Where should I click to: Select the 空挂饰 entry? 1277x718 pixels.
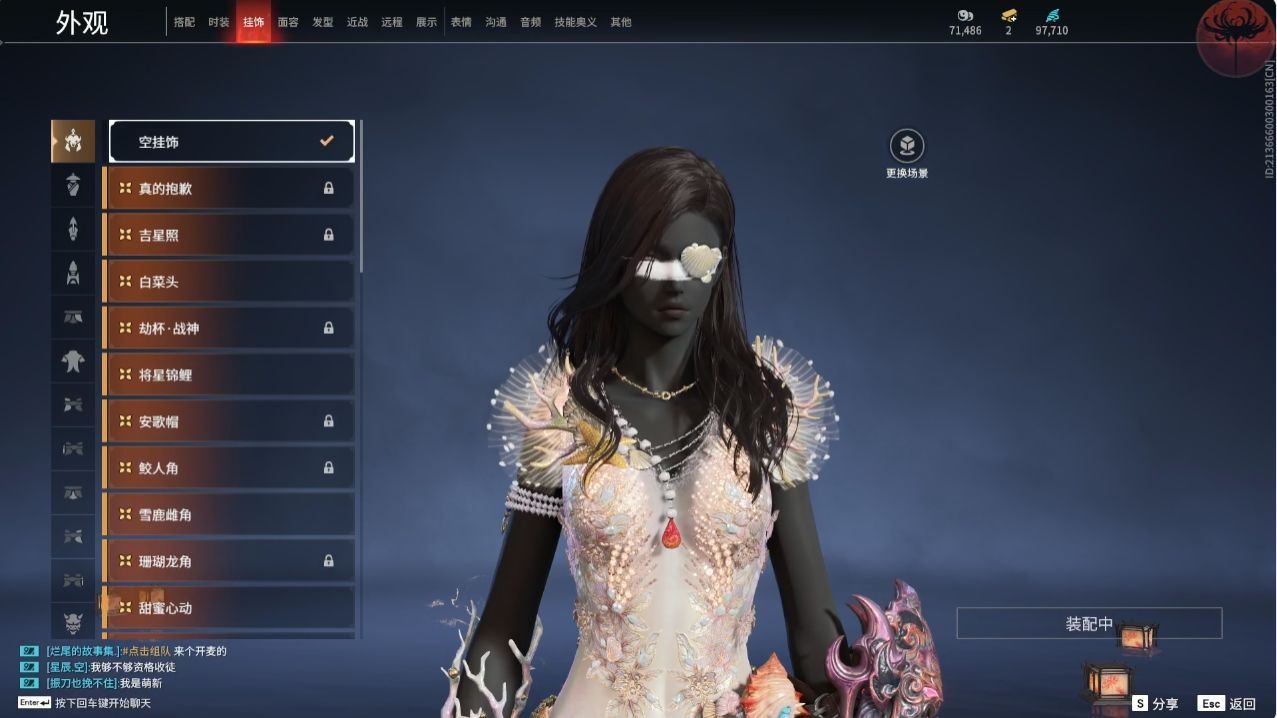tap(231, 142)
